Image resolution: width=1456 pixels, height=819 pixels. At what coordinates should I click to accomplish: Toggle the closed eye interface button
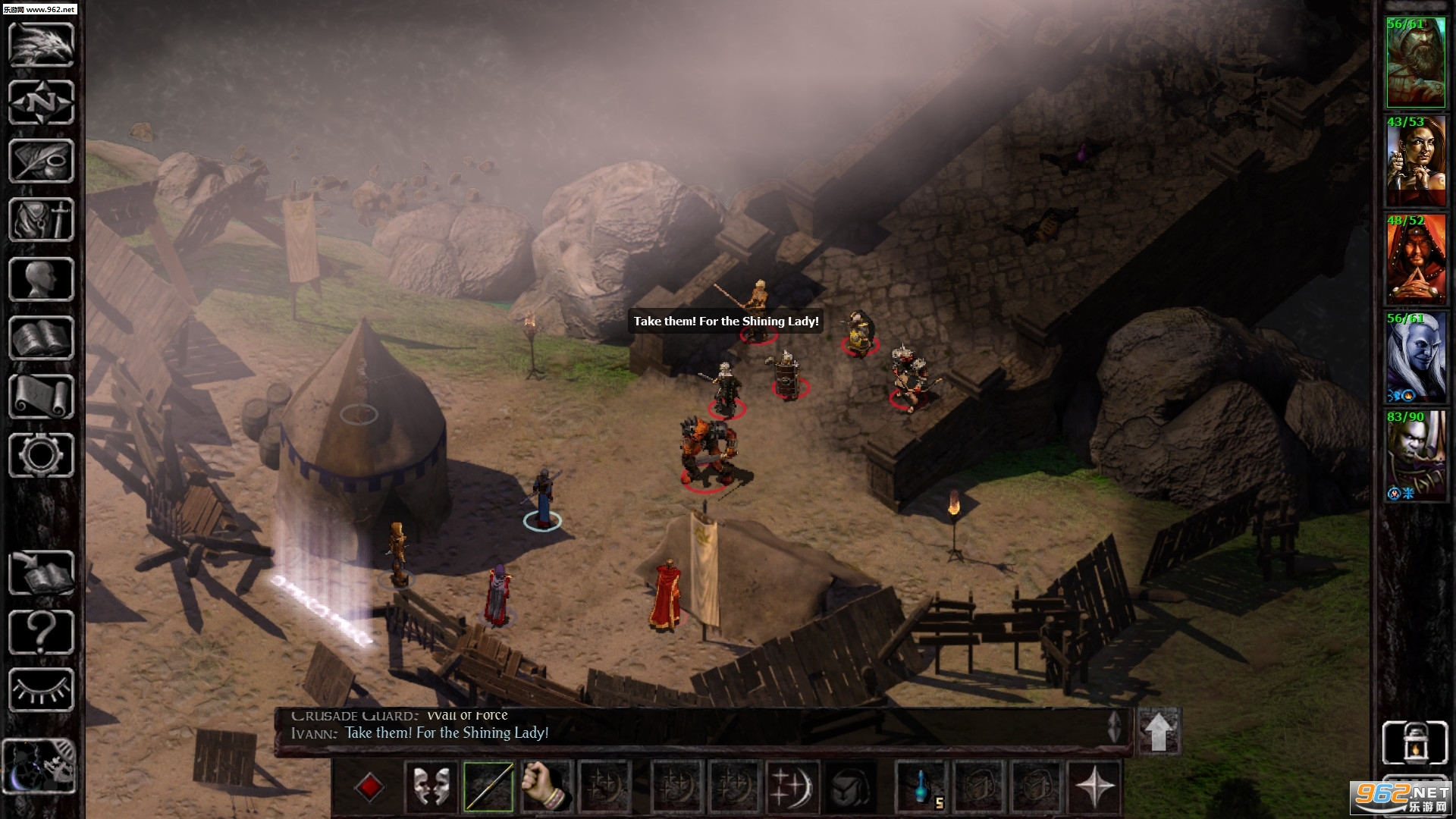pyautogui.click(x=41, y=690)
